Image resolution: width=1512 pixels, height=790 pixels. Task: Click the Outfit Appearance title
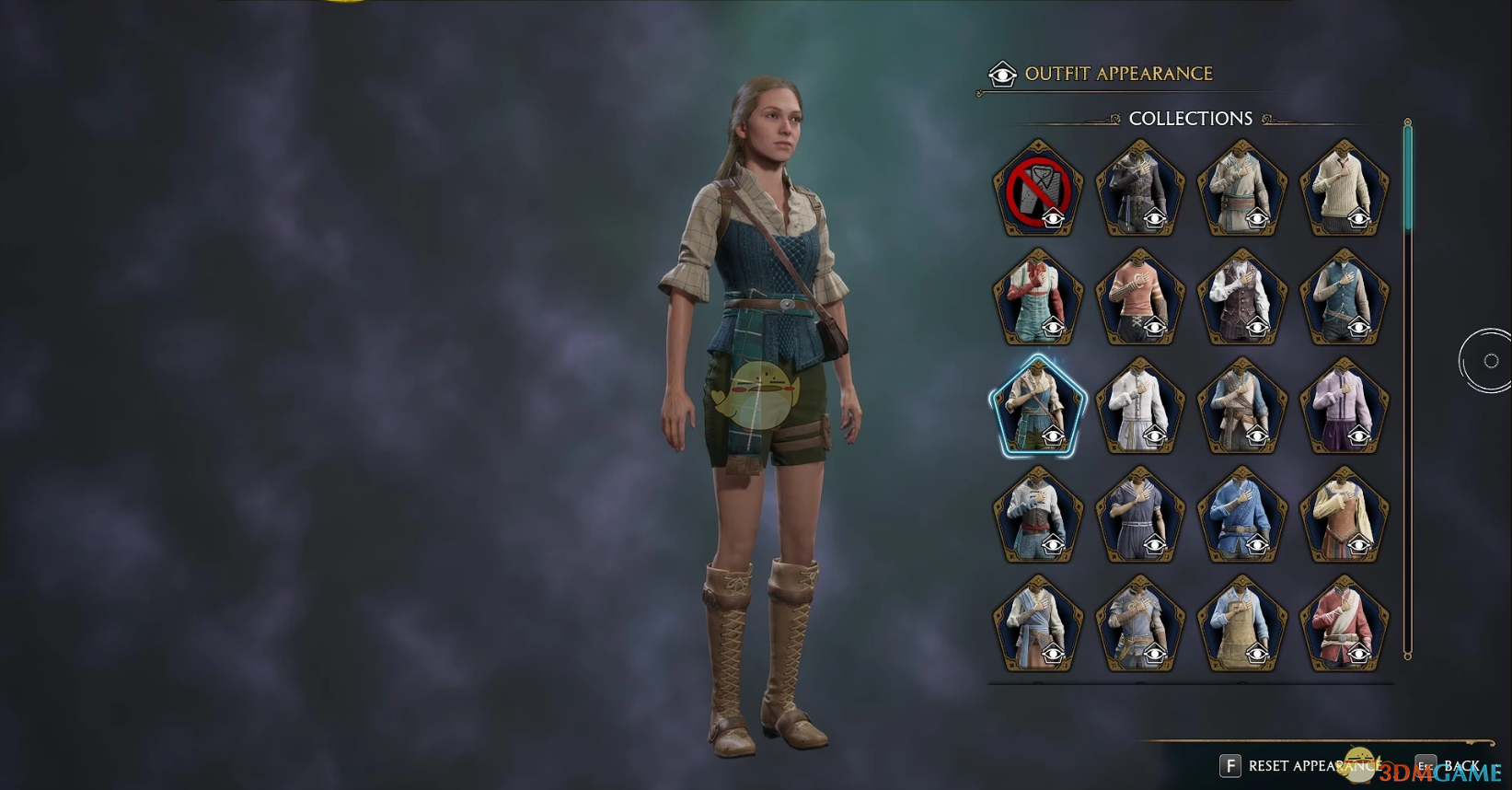[x=1120, y=74]
